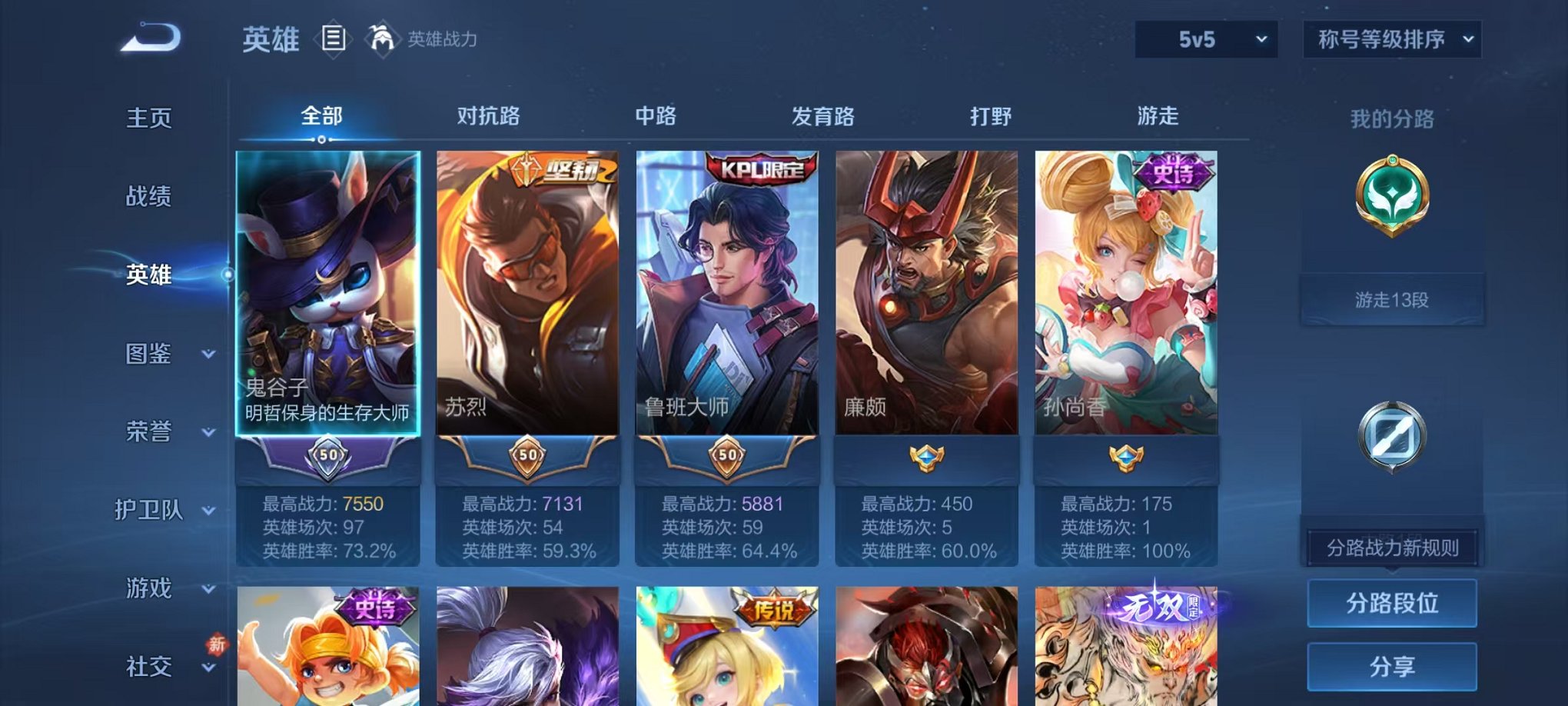Select 战绩 in the left sidebar

pyautogui.click(x=148, y=198)
